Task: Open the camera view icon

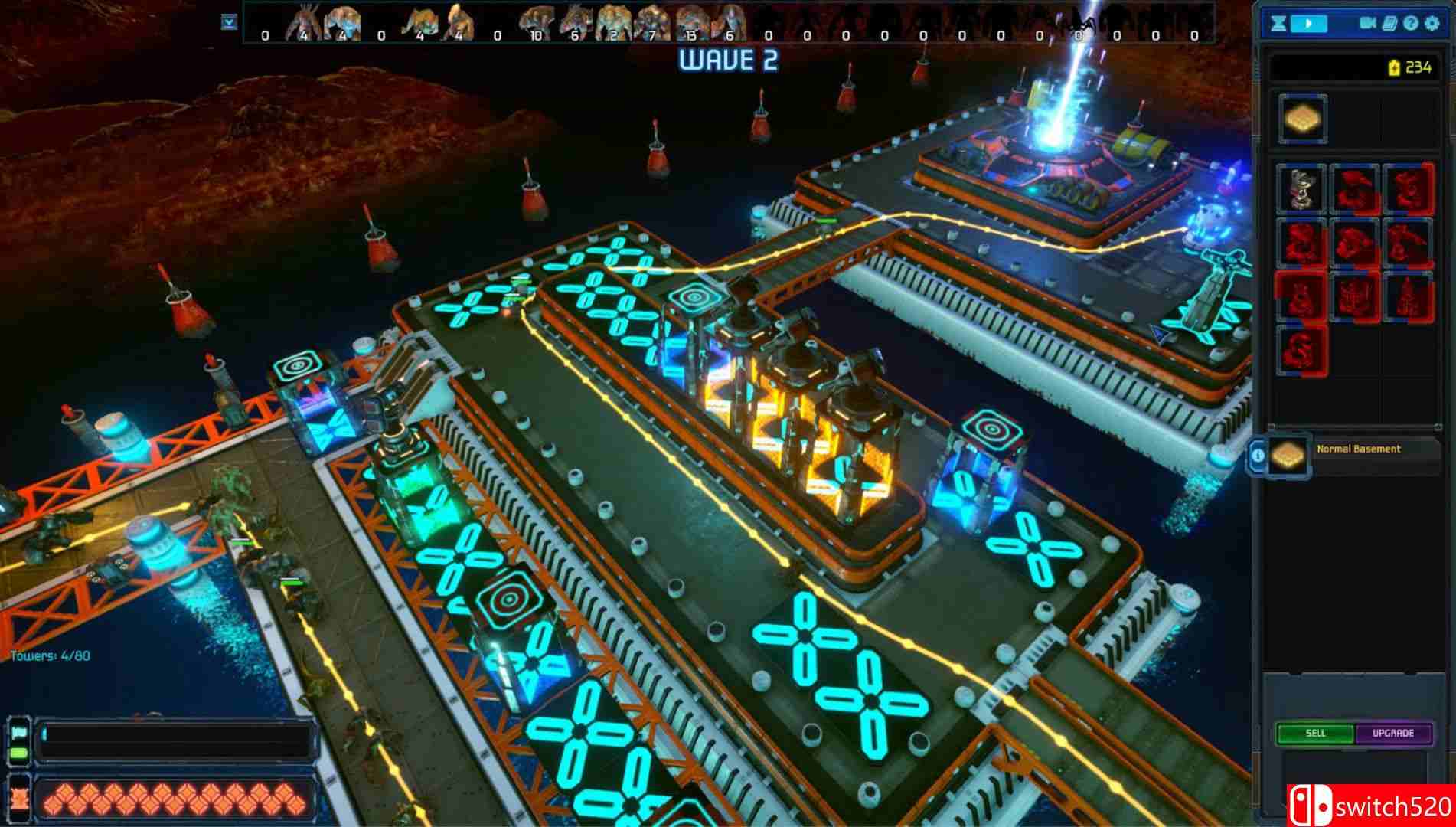Action: click(x=1367, y=23)
